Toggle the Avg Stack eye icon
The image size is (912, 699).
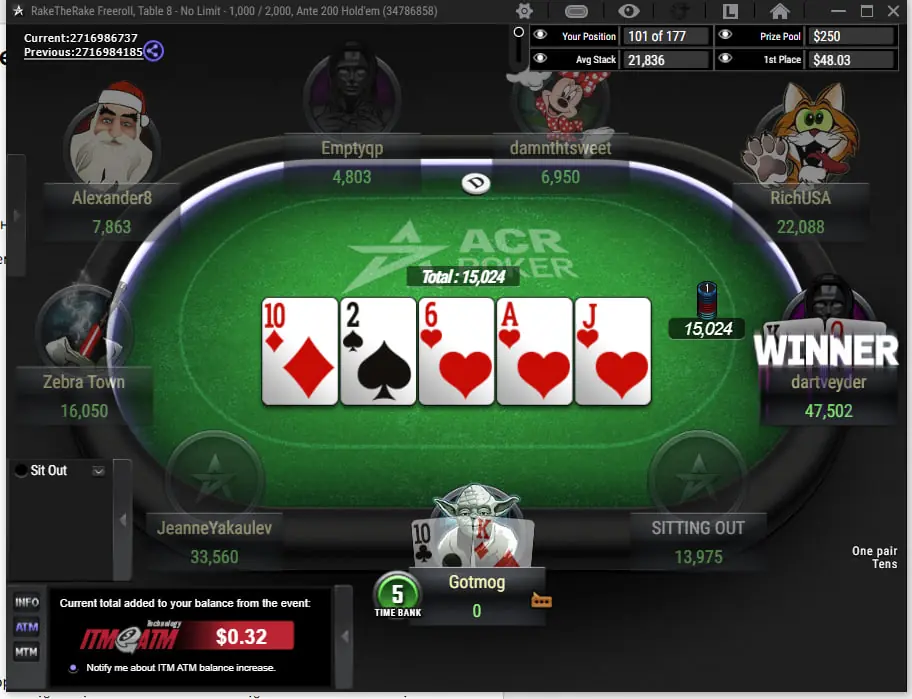(x=541, y=59)
